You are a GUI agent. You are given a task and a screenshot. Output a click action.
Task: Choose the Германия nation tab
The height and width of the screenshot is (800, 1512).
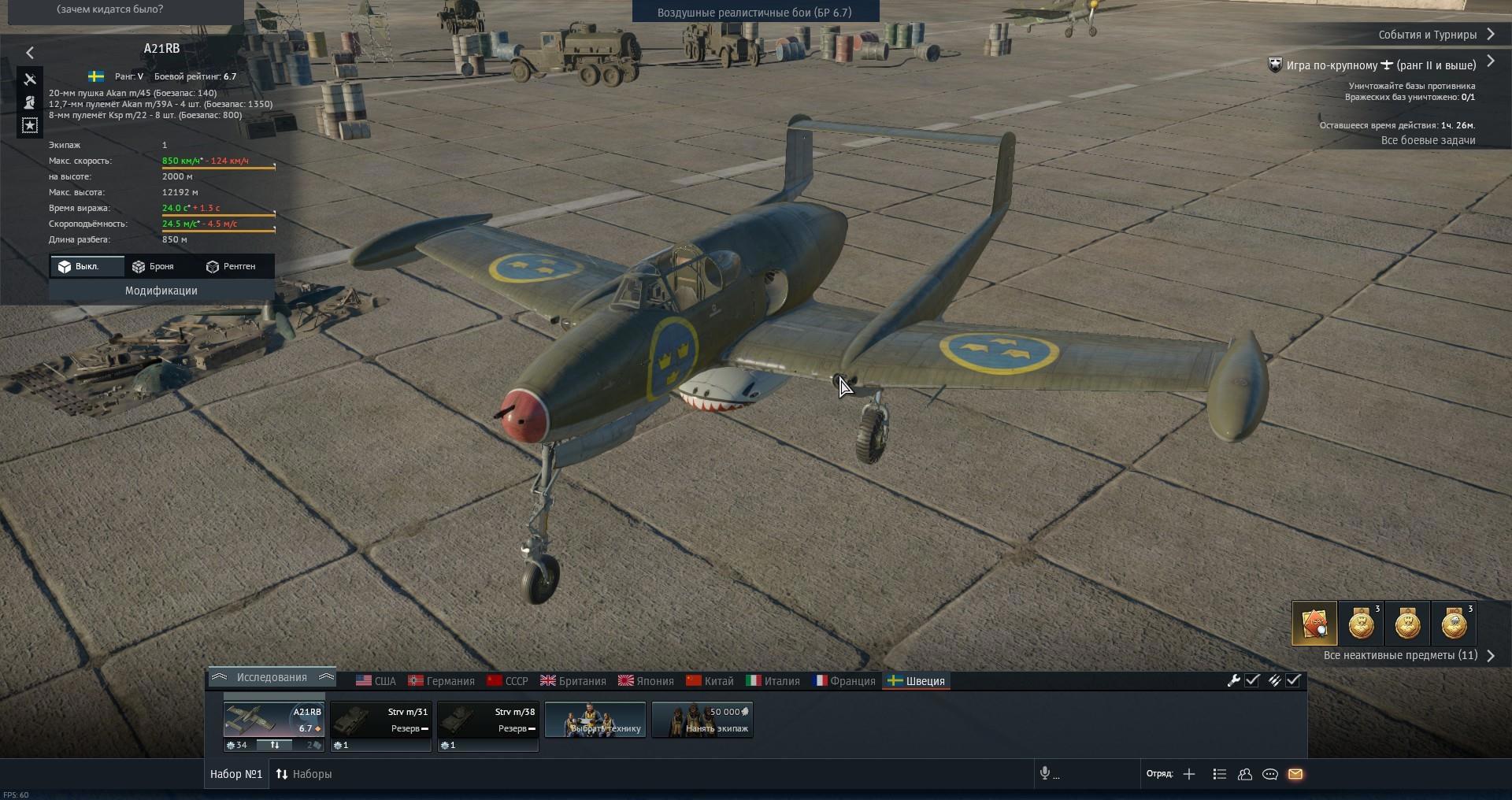click(442, 681)
